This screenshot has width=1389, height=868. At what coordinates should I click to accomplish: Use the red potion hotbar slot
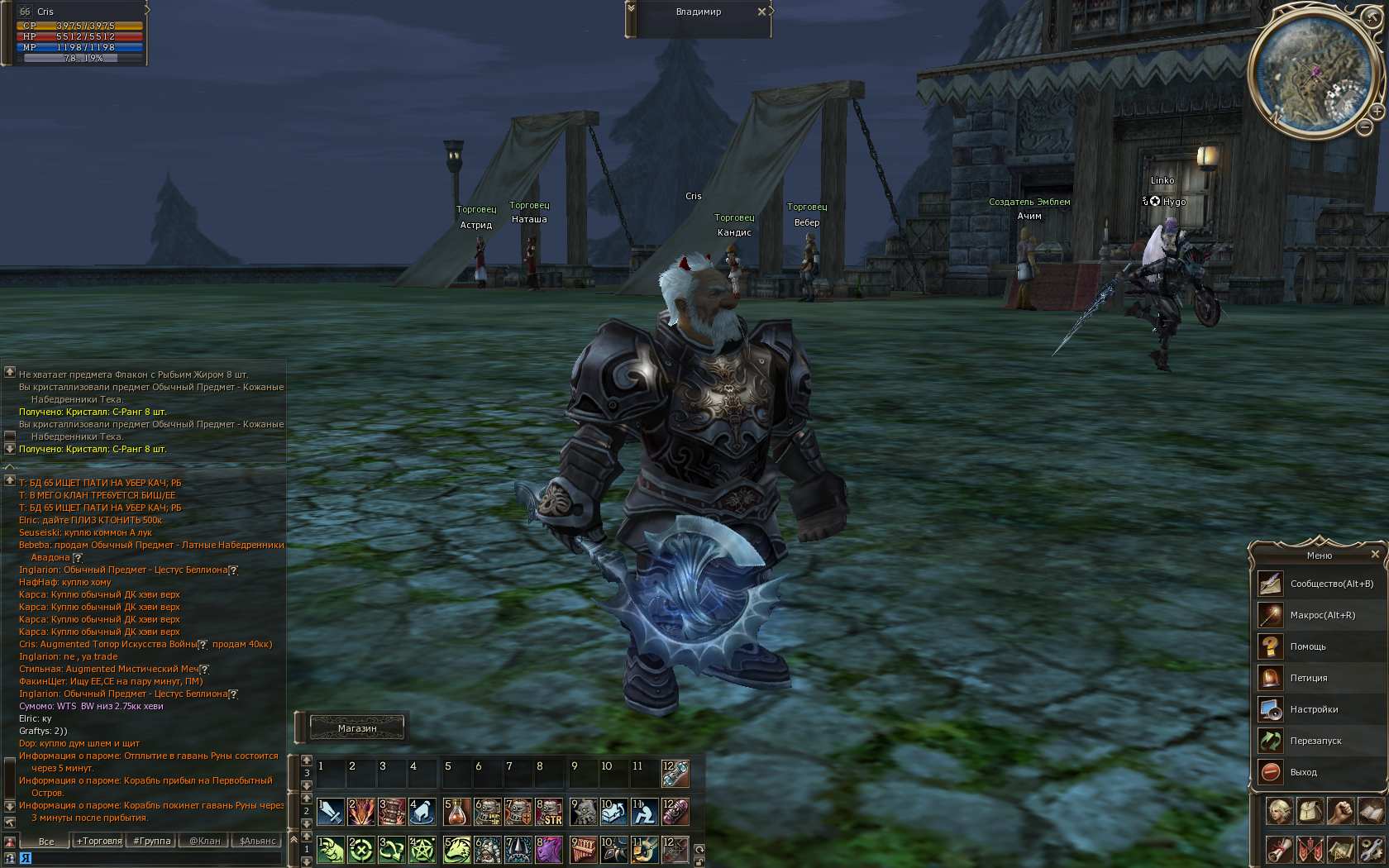(456, 812)
